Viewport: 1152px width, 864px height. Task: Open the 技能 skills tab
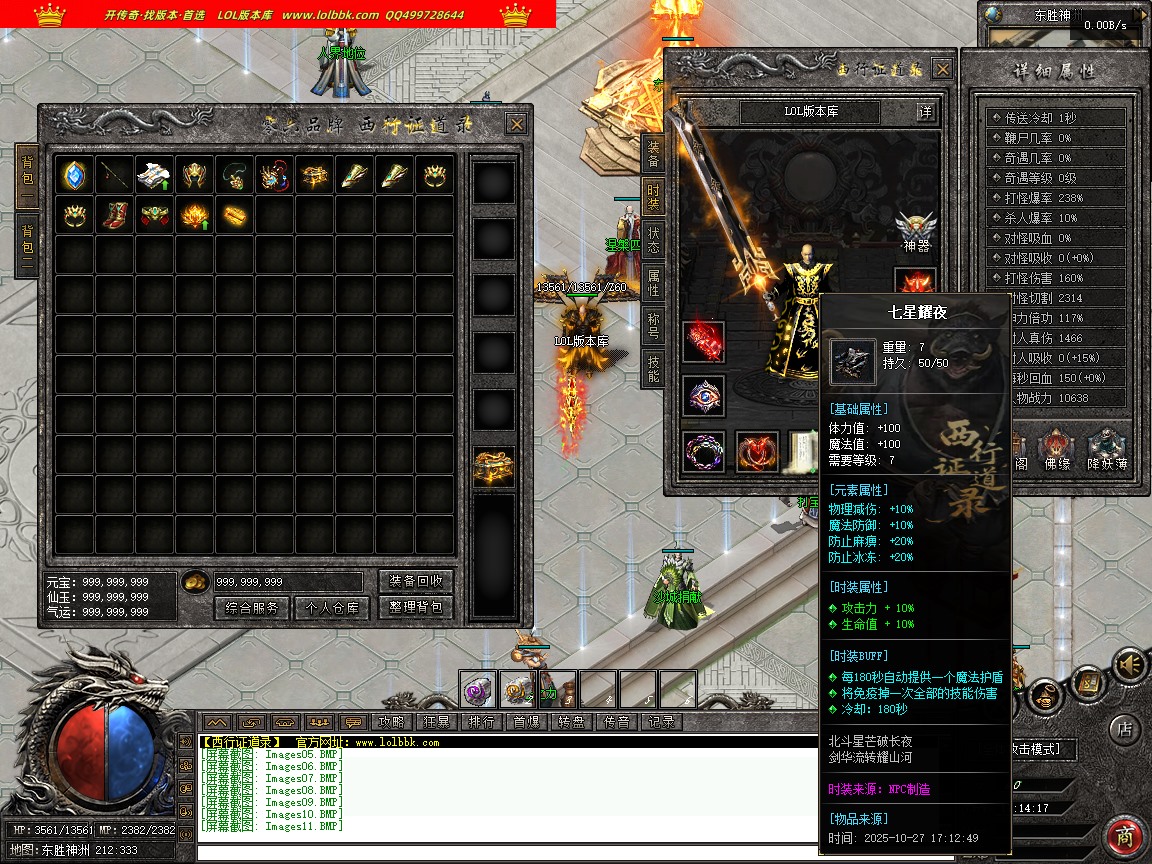(653, 368)
